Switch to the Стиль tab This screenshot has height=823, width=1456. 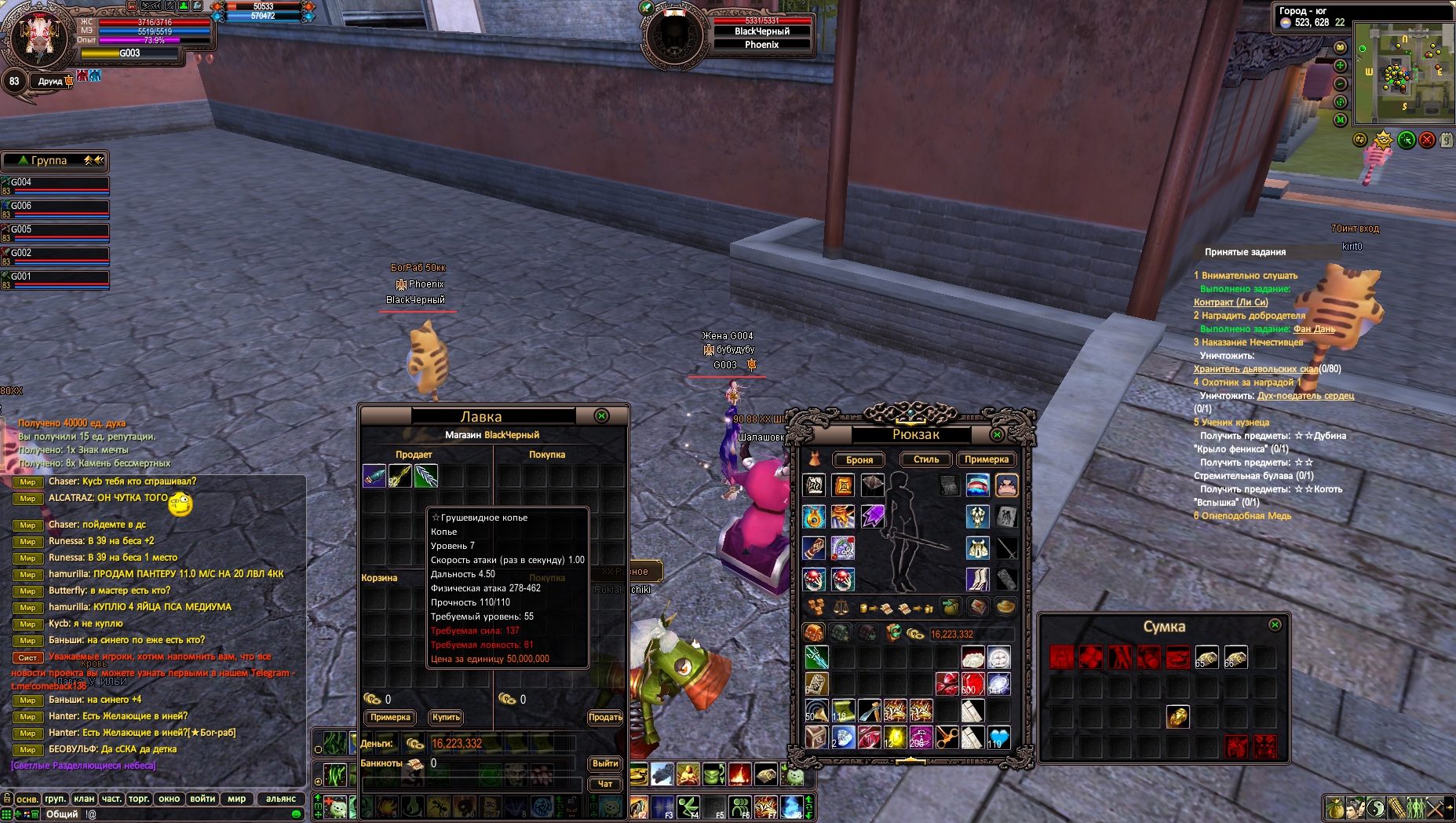point(925,459)
